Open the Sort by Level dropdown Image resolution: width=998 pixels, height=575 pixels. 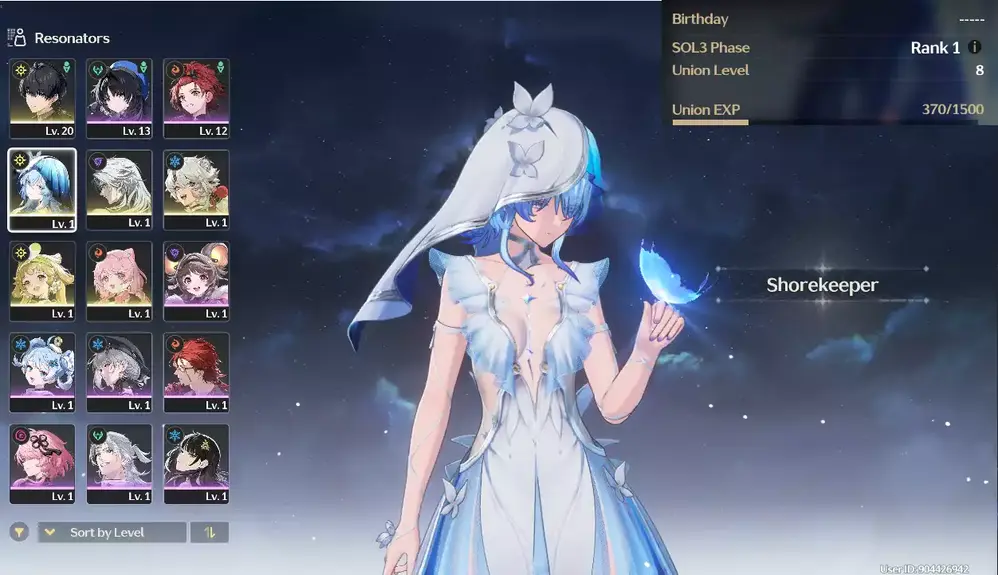(x=112, y=533)
